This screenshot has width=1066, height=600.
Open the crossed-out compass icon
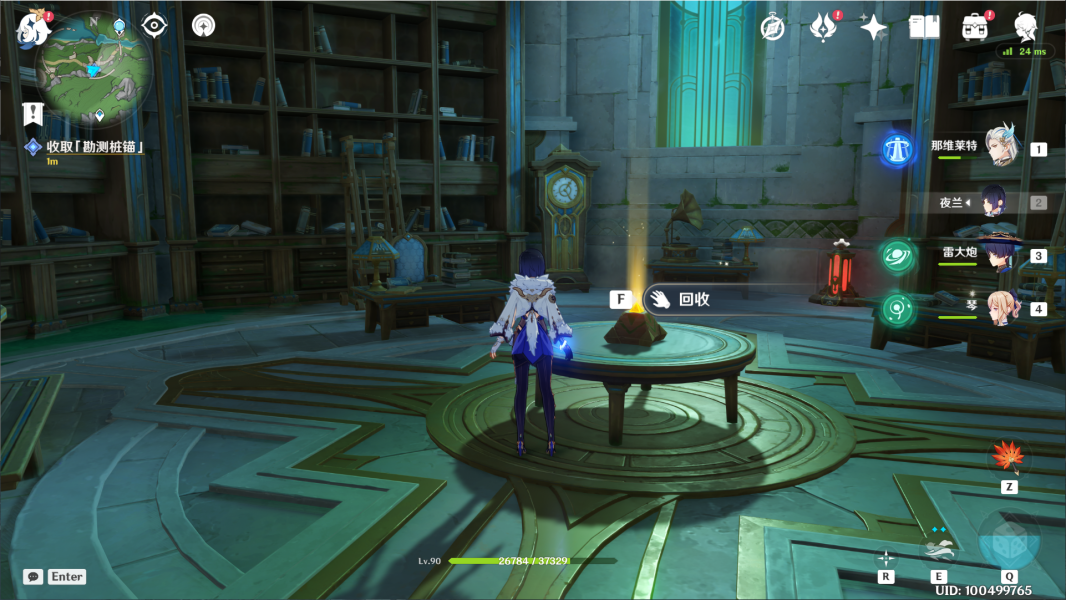pyautogui.click(x=772, y=27)
